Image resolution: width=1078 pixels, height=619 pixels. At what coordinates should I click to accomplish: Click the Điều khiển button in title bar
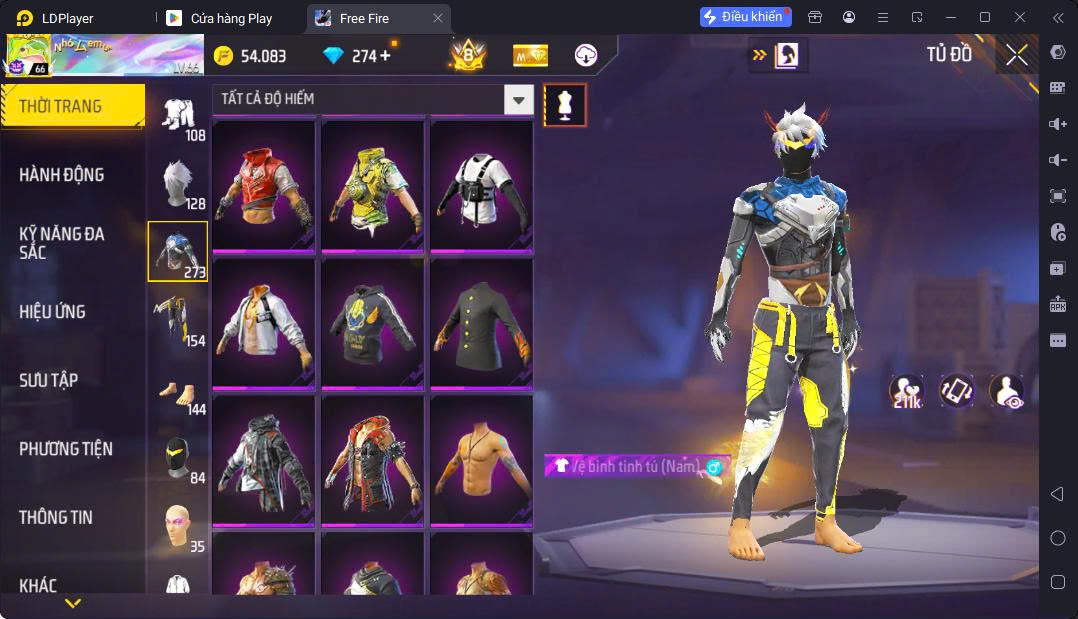(x=745, y=17)
